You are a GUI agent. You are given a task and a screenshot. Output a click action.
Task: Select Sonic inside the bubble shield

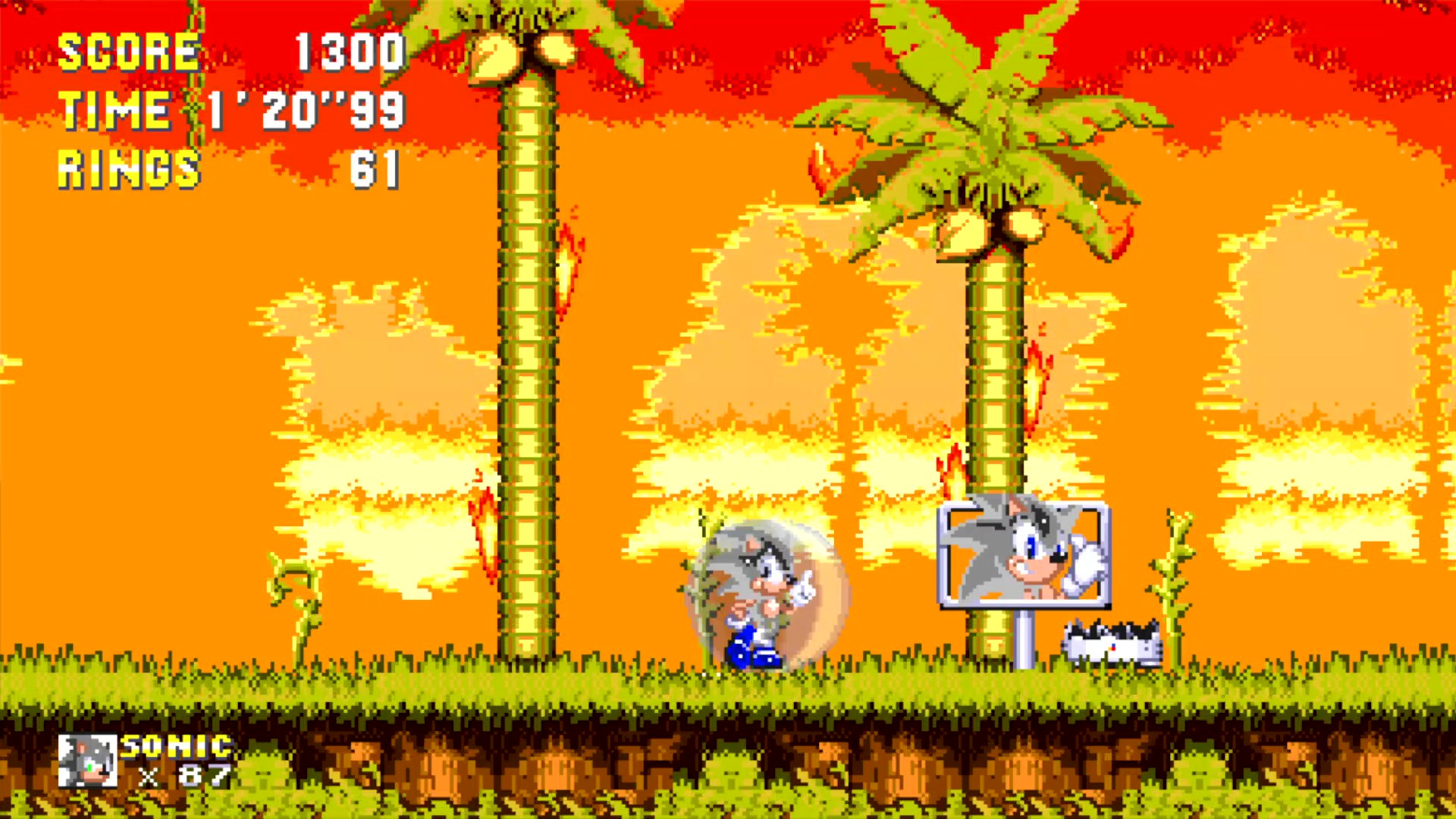751,591
